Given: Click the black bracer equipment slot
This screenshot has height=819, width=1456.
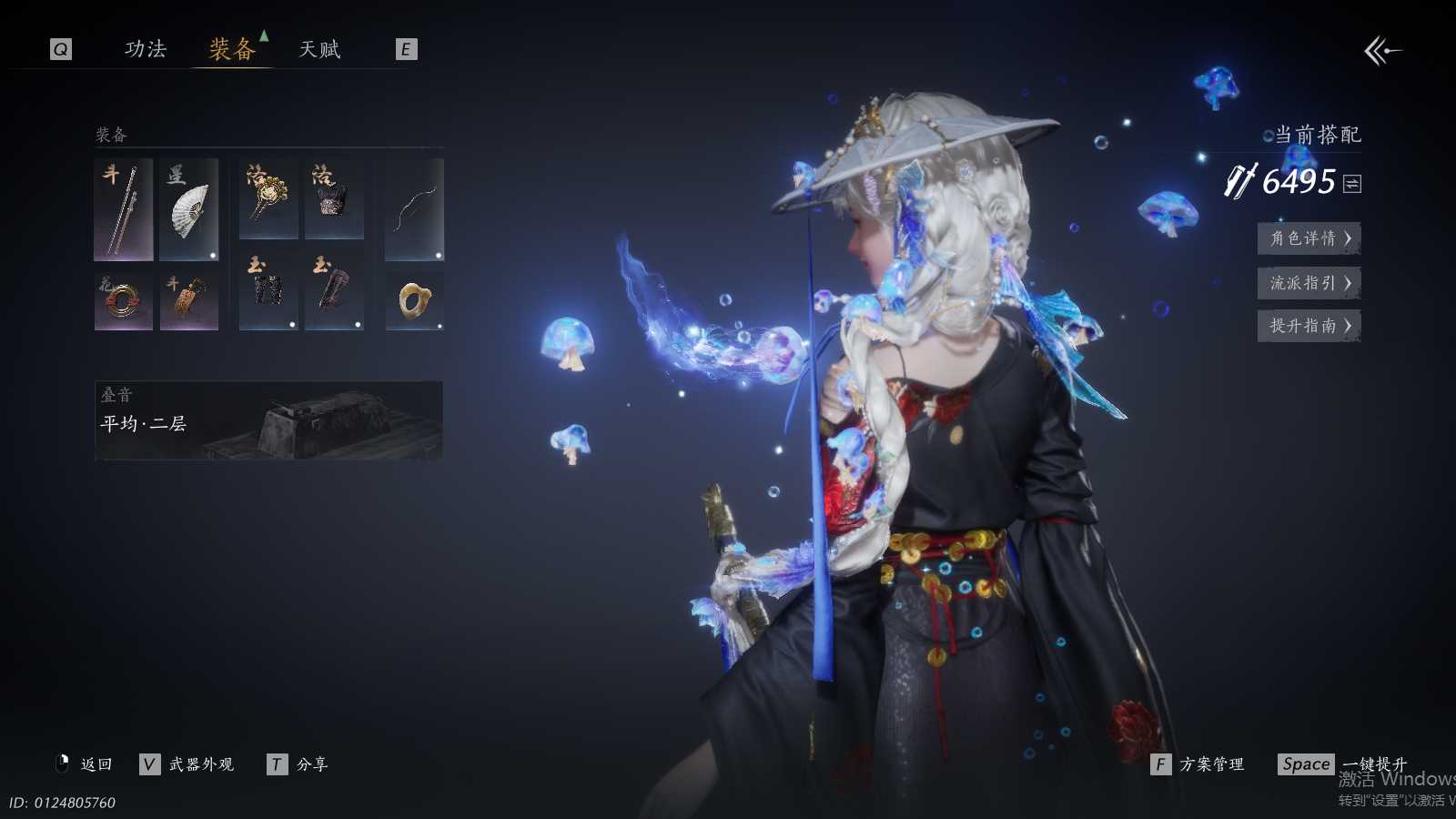Looking at the screenshot, I should coord(334,289).
